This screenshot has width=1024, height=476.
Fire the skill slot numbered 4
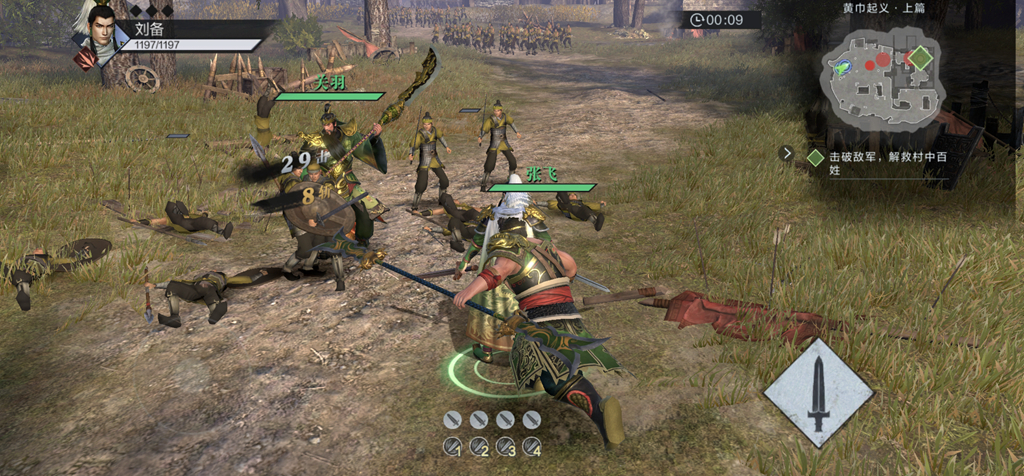pos(532,447)
